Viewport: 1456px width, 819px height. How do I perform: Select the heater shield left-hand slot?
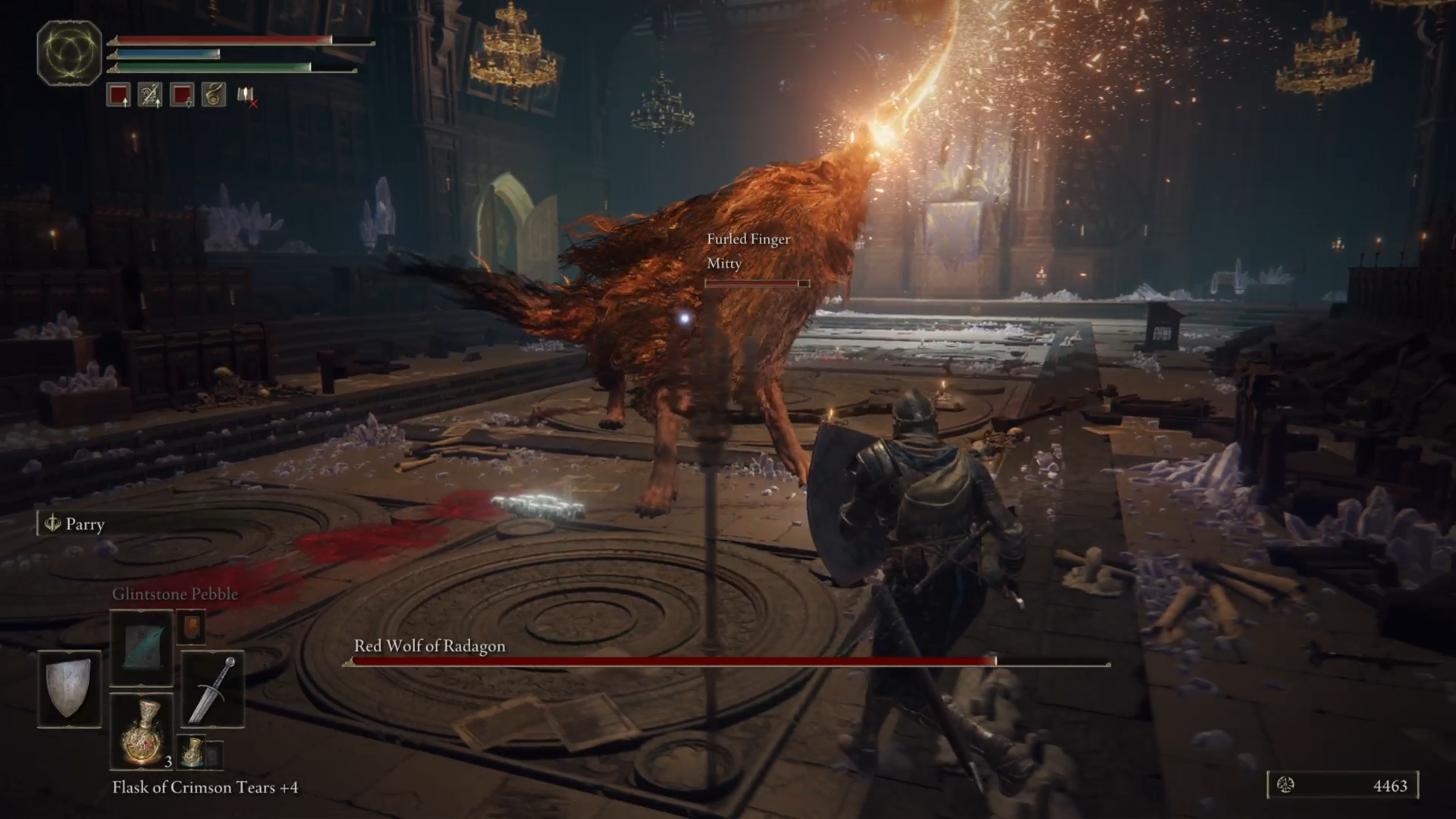[69, 689]
